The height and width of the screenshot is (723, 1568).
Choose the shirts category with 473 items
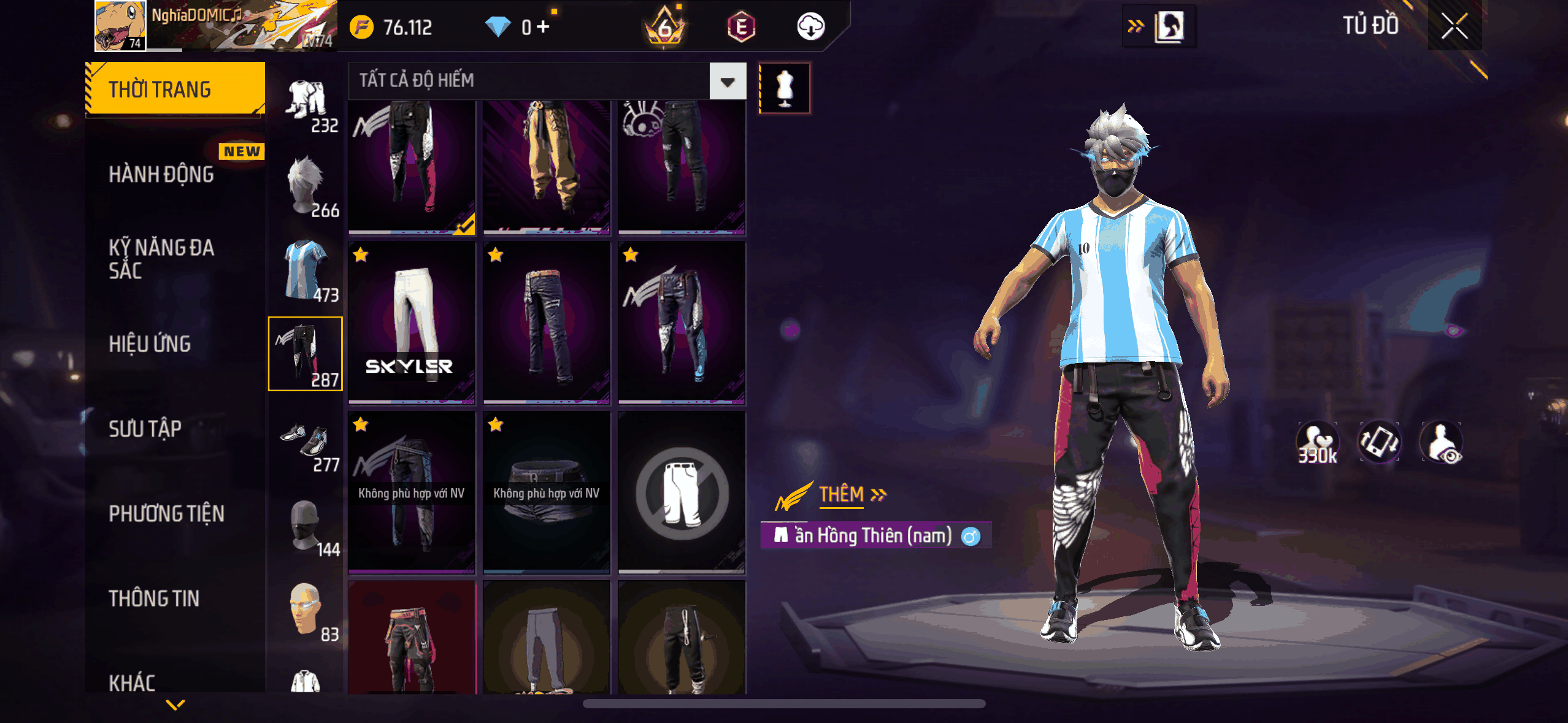pyautogui.click(x=306, y=270)
